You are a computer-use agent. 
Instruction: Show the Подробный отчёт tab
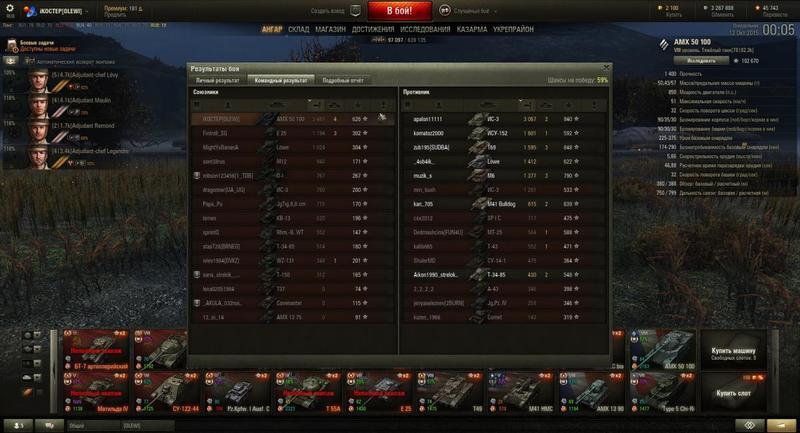[x=342, y=79]
